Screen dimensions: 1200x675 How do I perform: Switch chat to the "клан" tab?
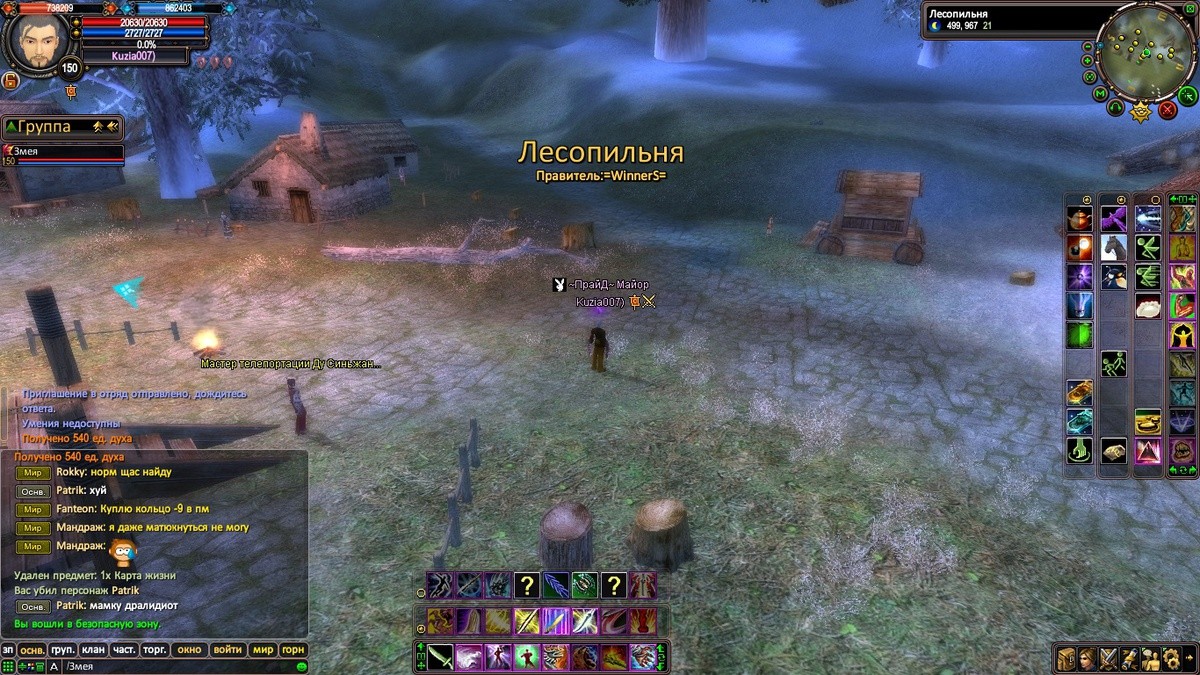[x=93, y=650]
